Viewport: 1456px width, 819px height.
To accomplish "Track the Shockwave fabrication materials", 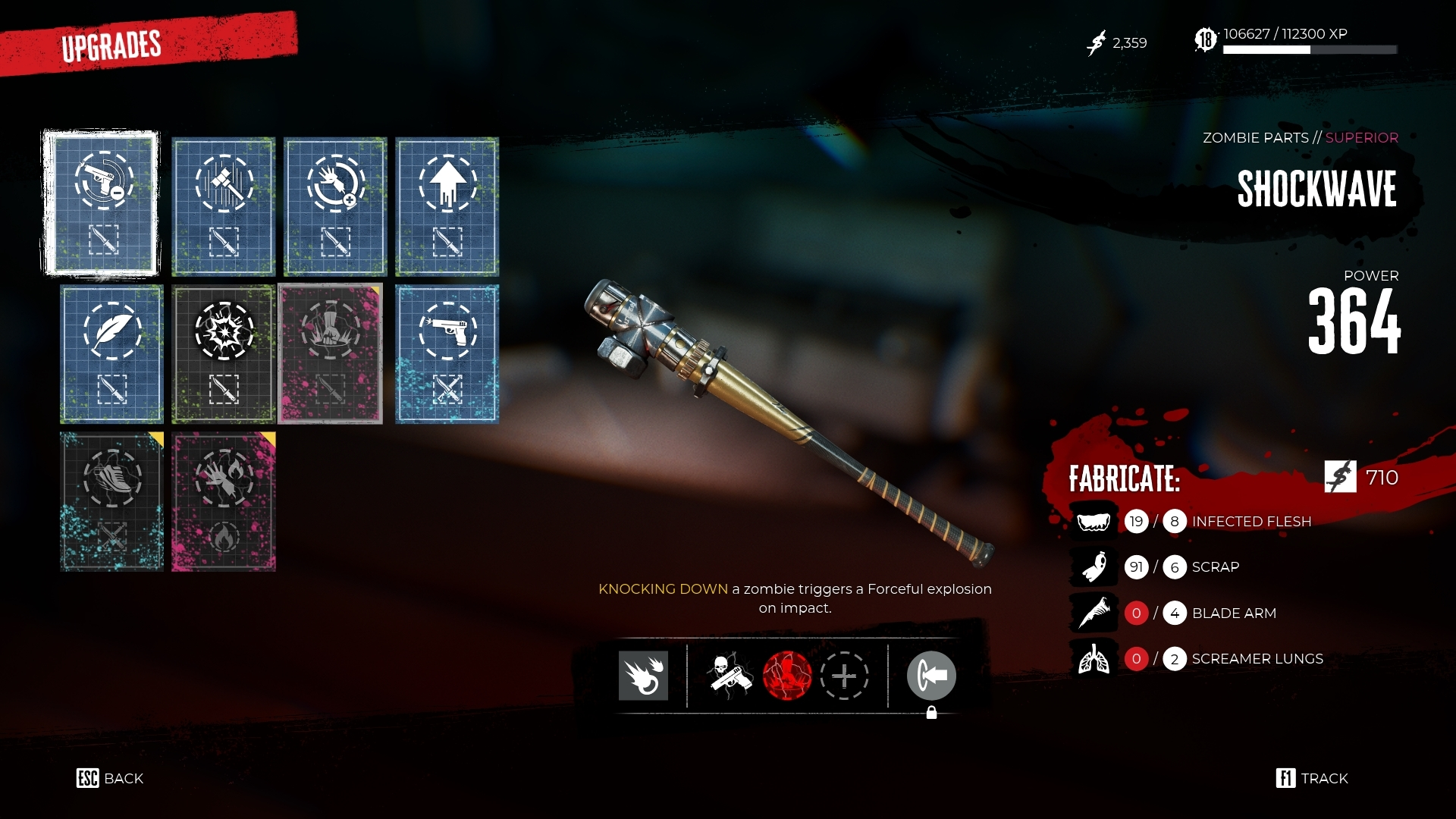I will 1312,778.
